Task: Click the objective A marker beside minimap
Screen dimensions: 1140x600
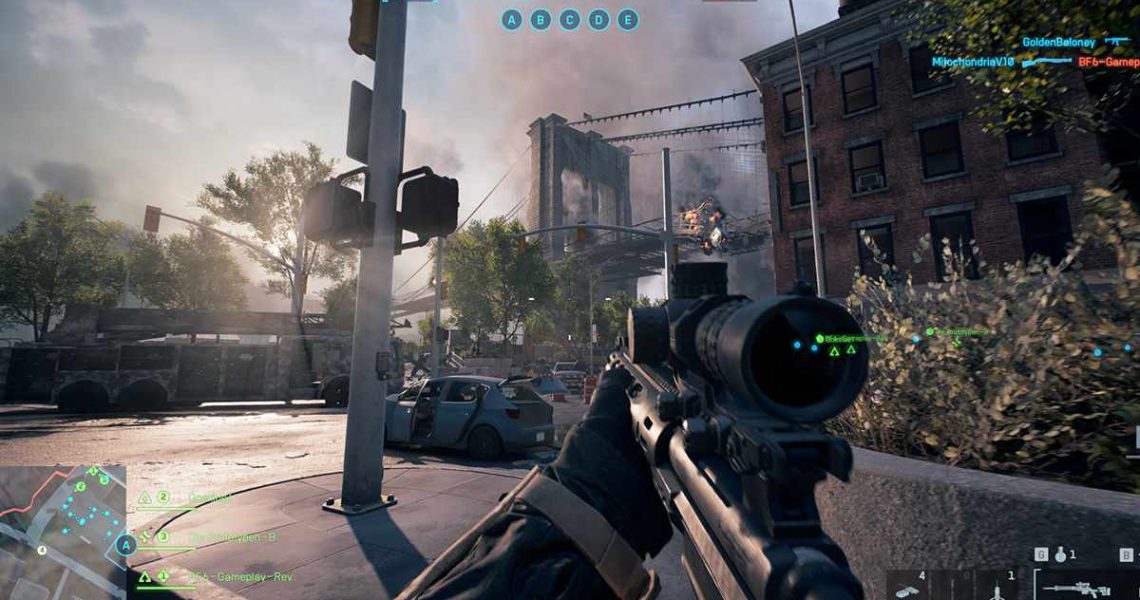Action: coord(125,545)
